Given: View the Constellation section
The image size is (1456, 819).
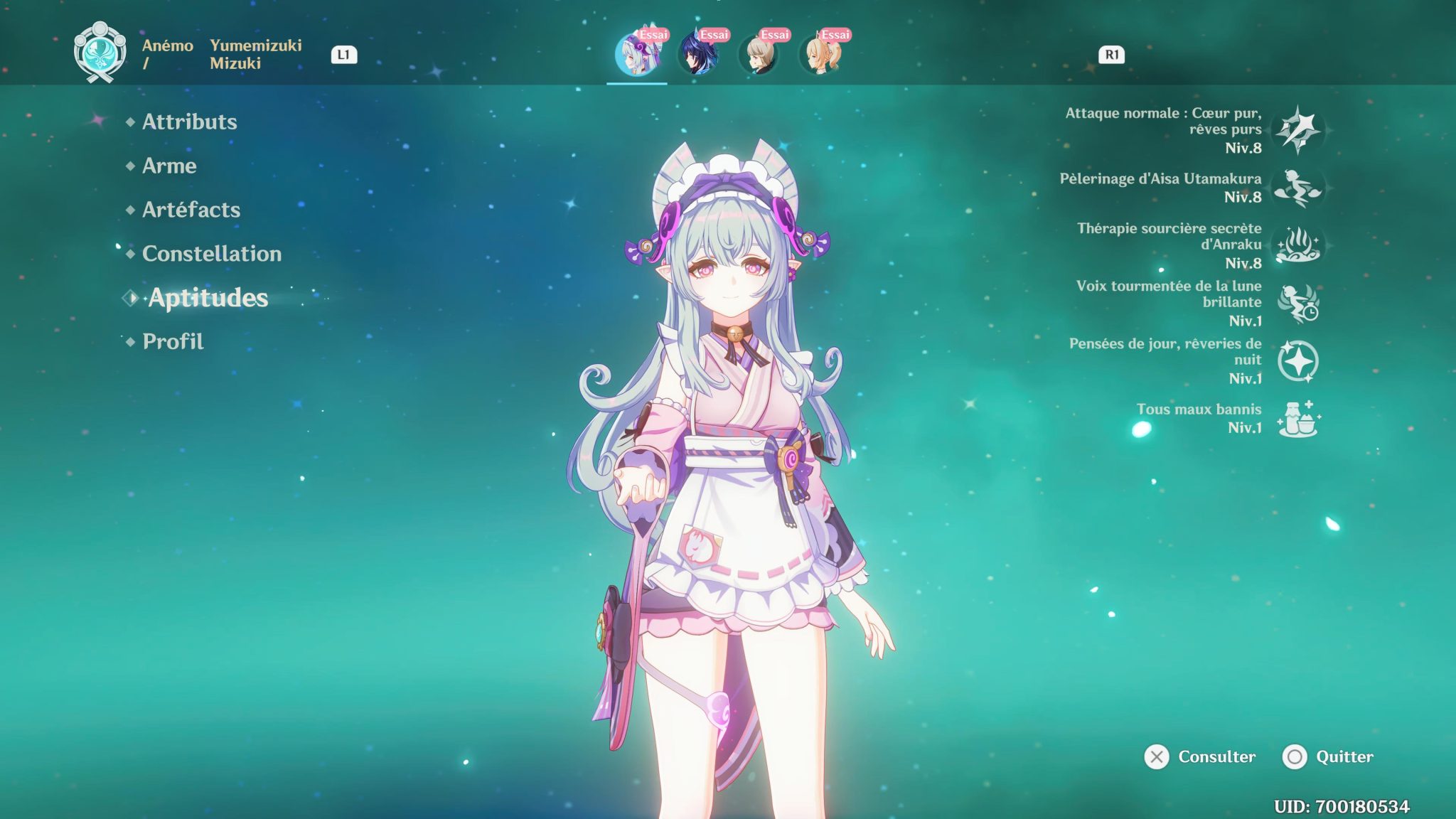Looking at the screenshot, I should (x=212, y=254).
